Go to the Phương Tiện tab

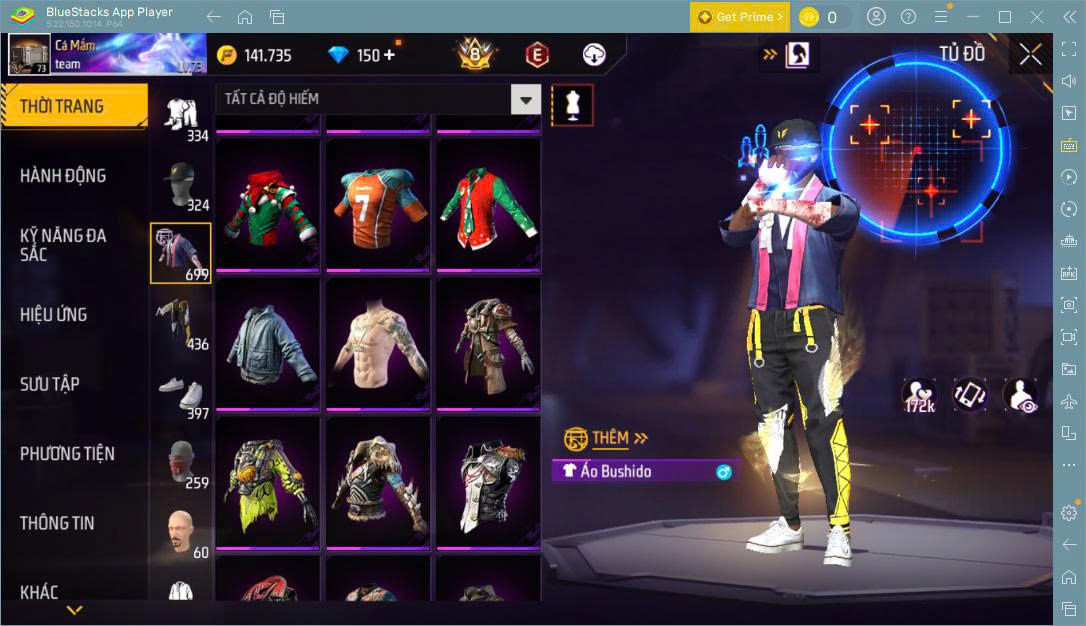(x=67, y=454)
